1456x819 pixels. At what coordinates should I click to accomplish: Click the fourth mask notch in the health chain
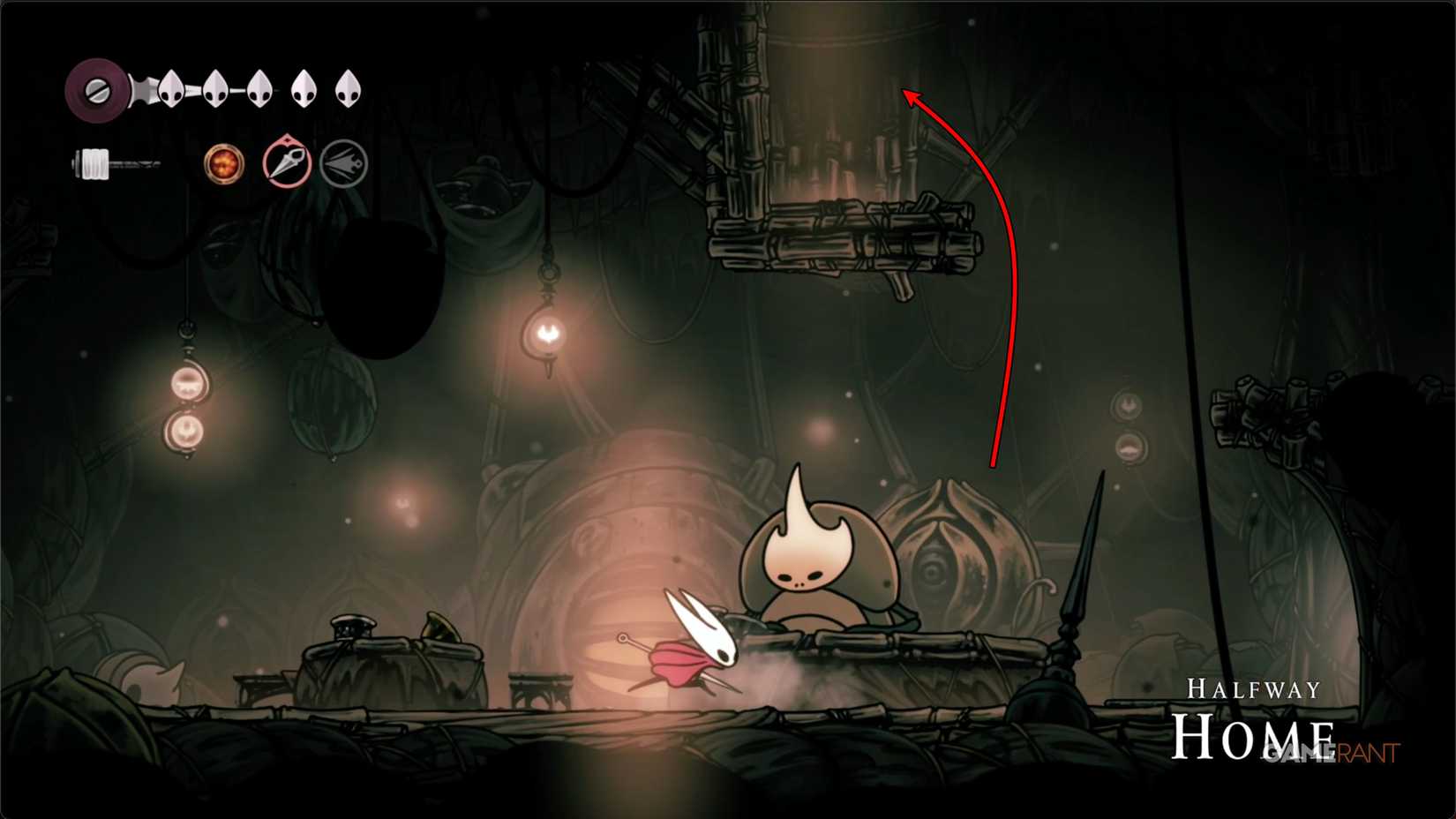(x=304, y=88)
